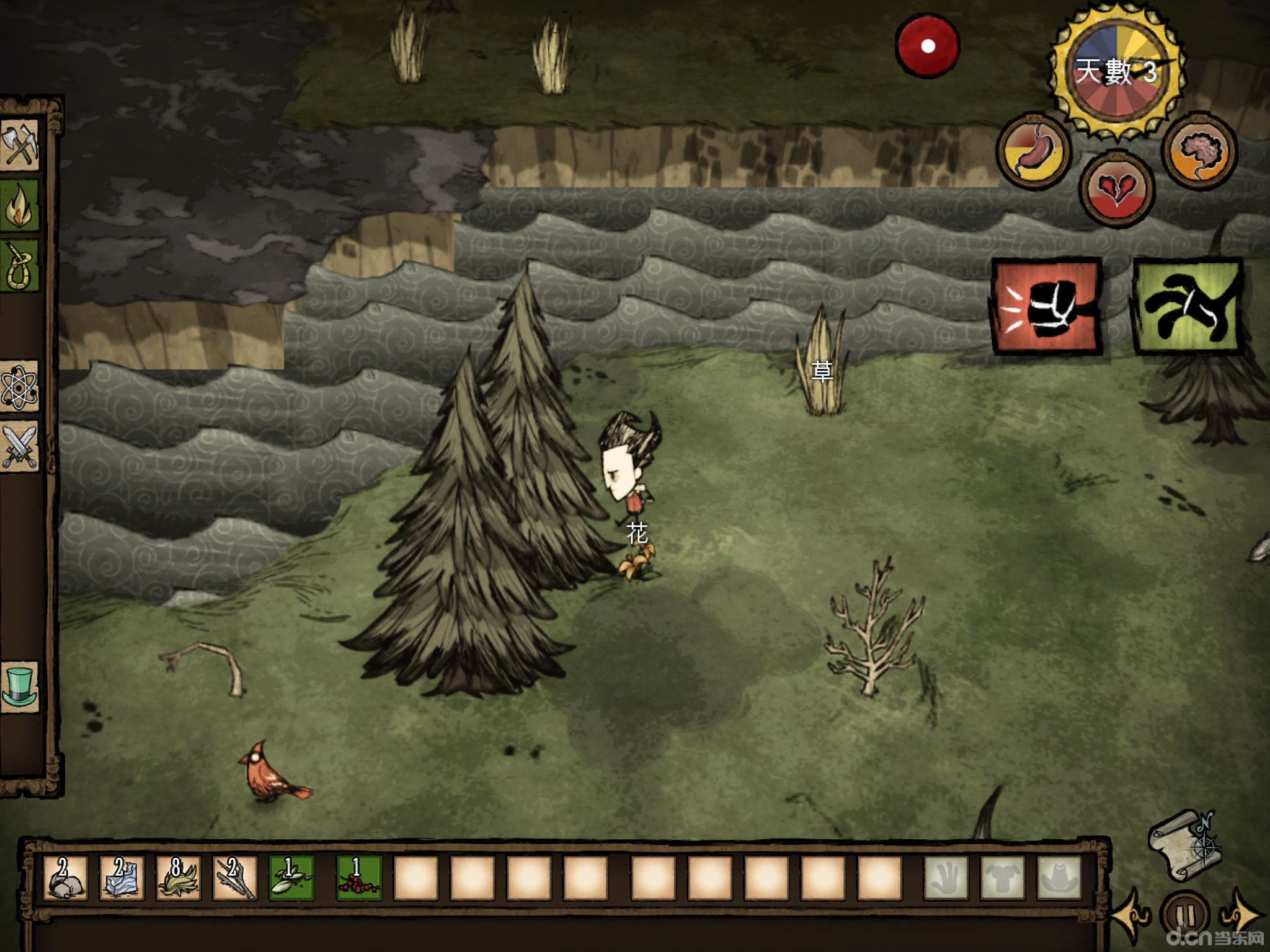Select the seeds inventory slot

[x=291, y=877]
